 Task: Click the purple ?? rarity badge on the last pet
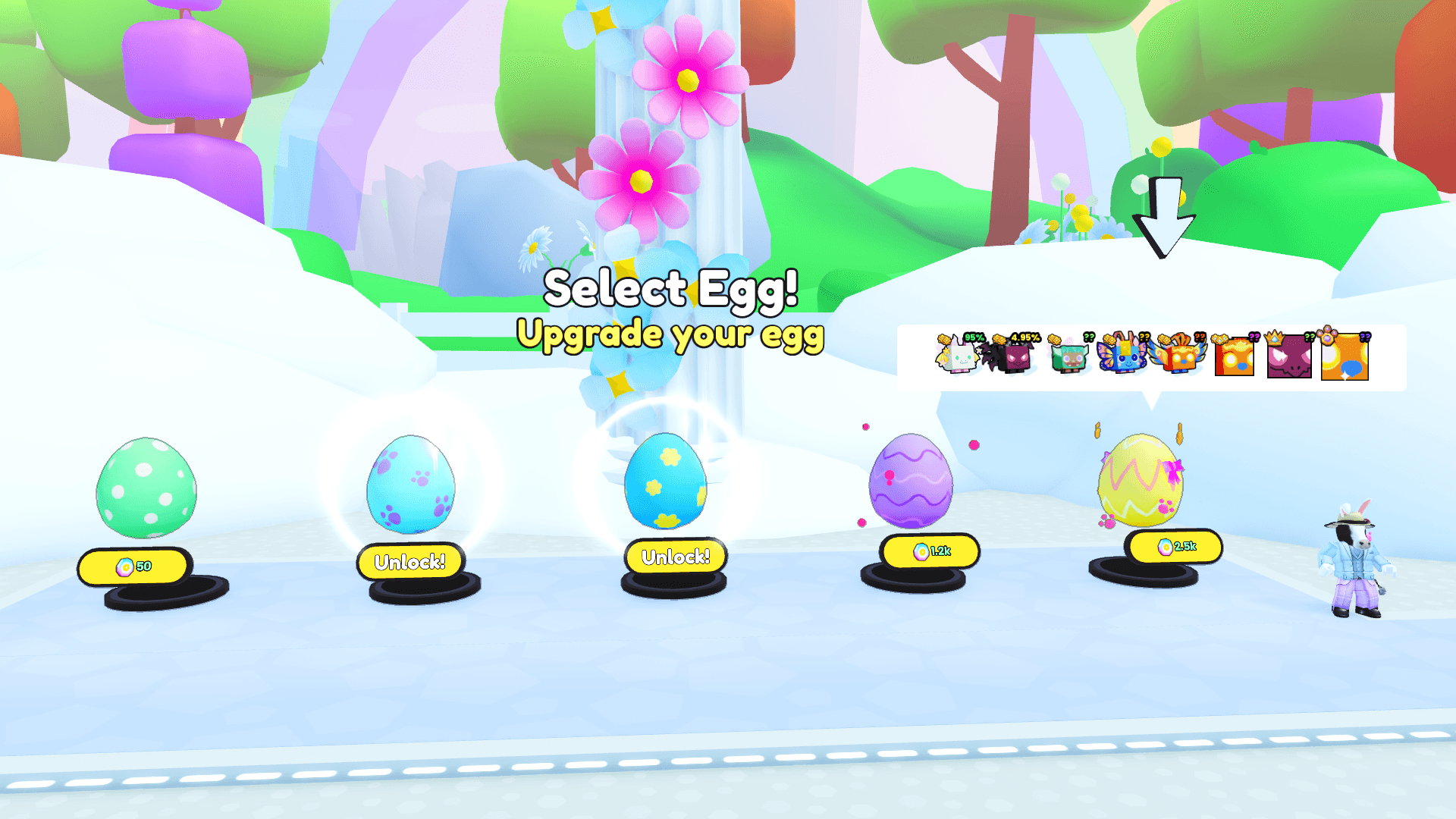[x=1364, y=338]
